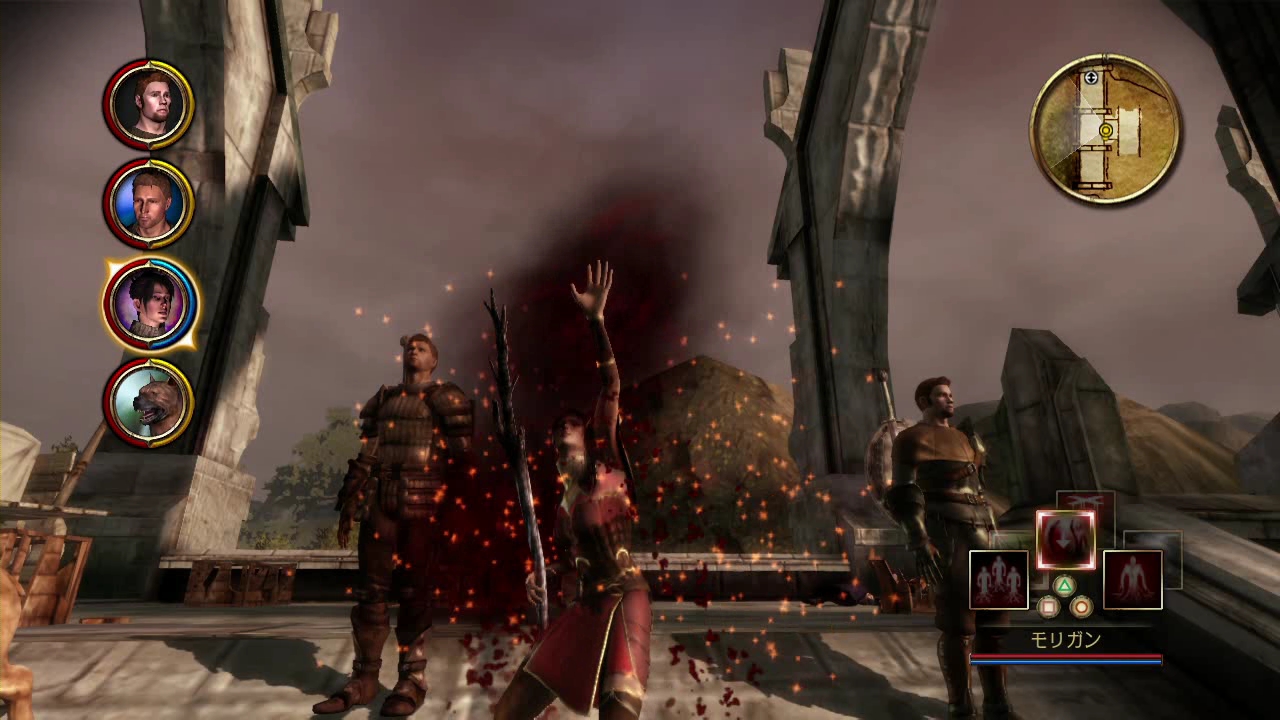Screen dimensions: 1280x720
Task: Switch to the blond knight's portrait
Action: pos(149,203)
